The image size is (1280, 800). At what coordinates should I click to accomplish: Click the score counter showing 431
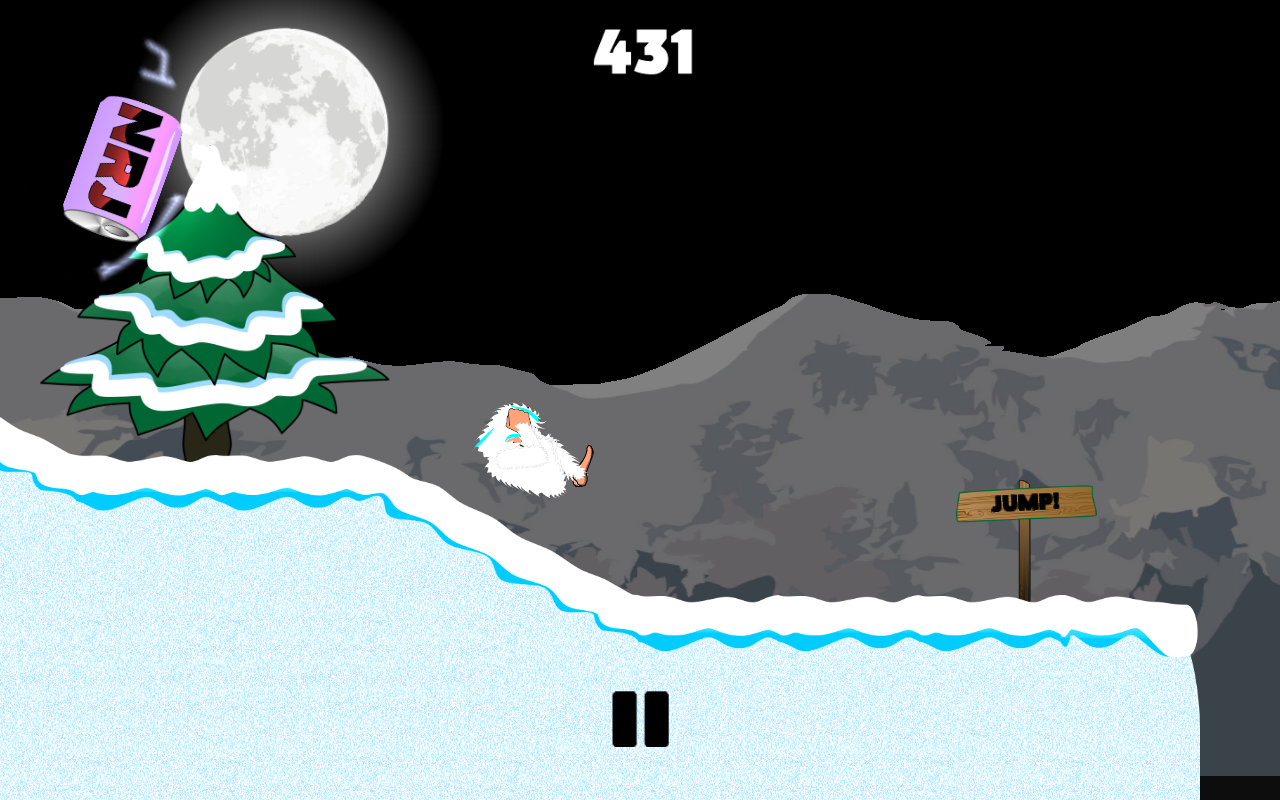click(x=643, y=52)
